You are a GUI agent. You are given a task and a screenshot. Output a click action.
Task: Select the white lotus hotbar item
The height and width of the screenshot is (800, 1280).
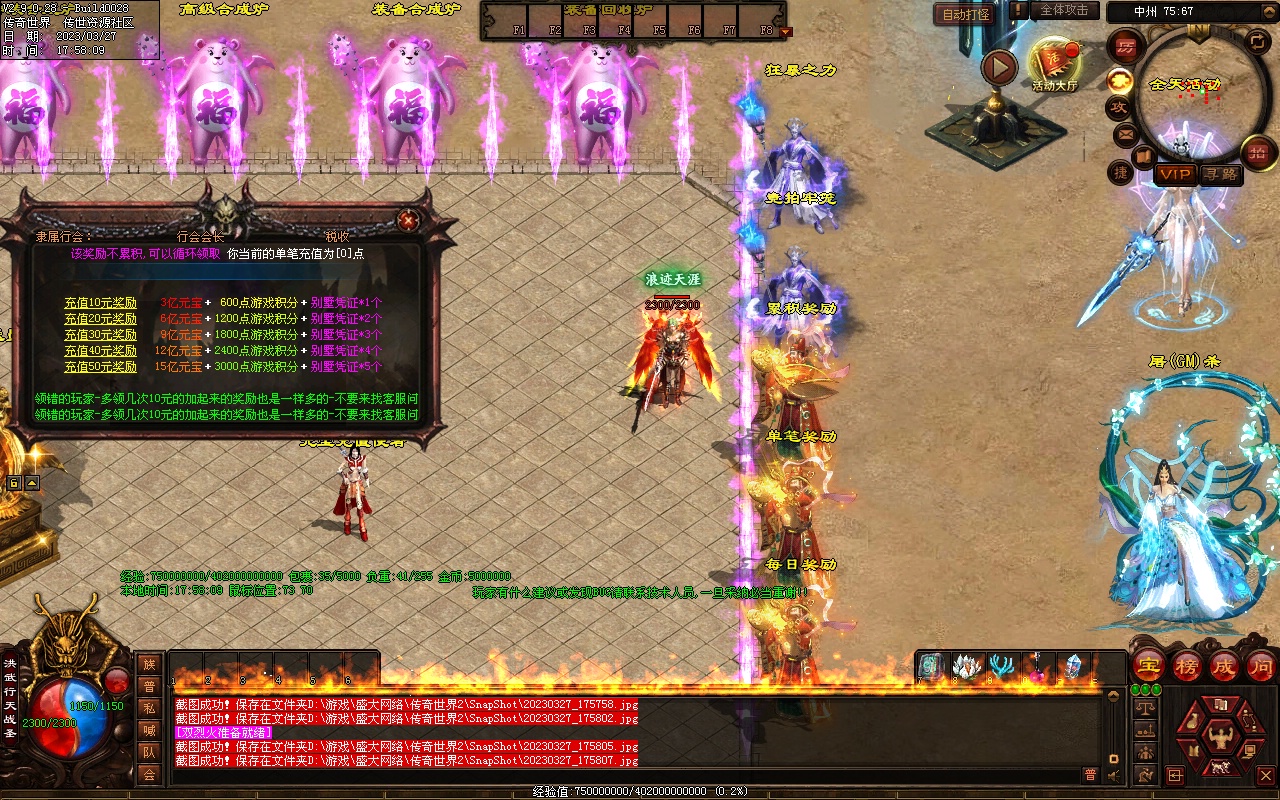[x=966, y=667]
